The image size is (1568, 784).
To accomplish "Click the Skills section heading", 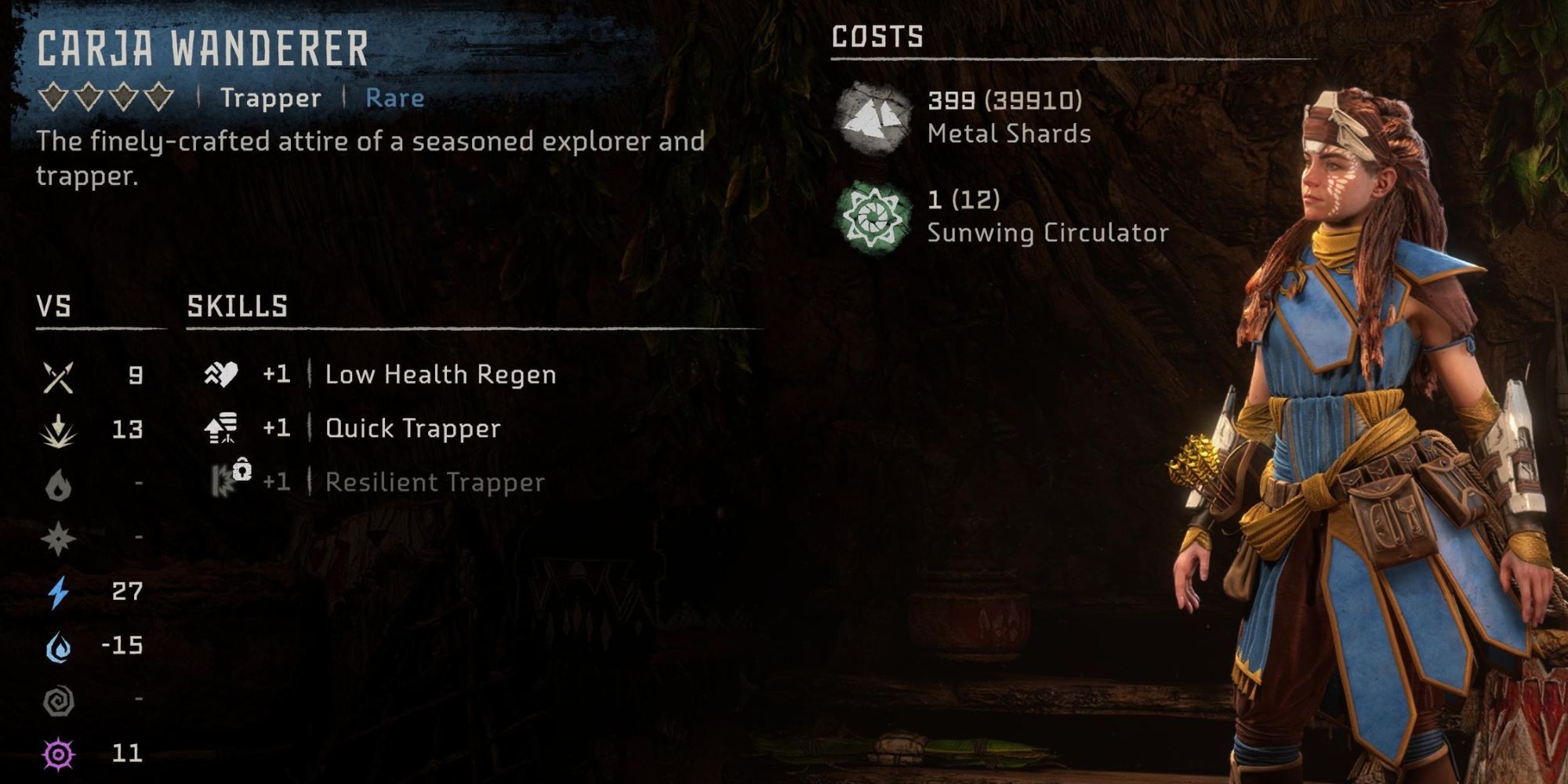I will pos(237,306).
